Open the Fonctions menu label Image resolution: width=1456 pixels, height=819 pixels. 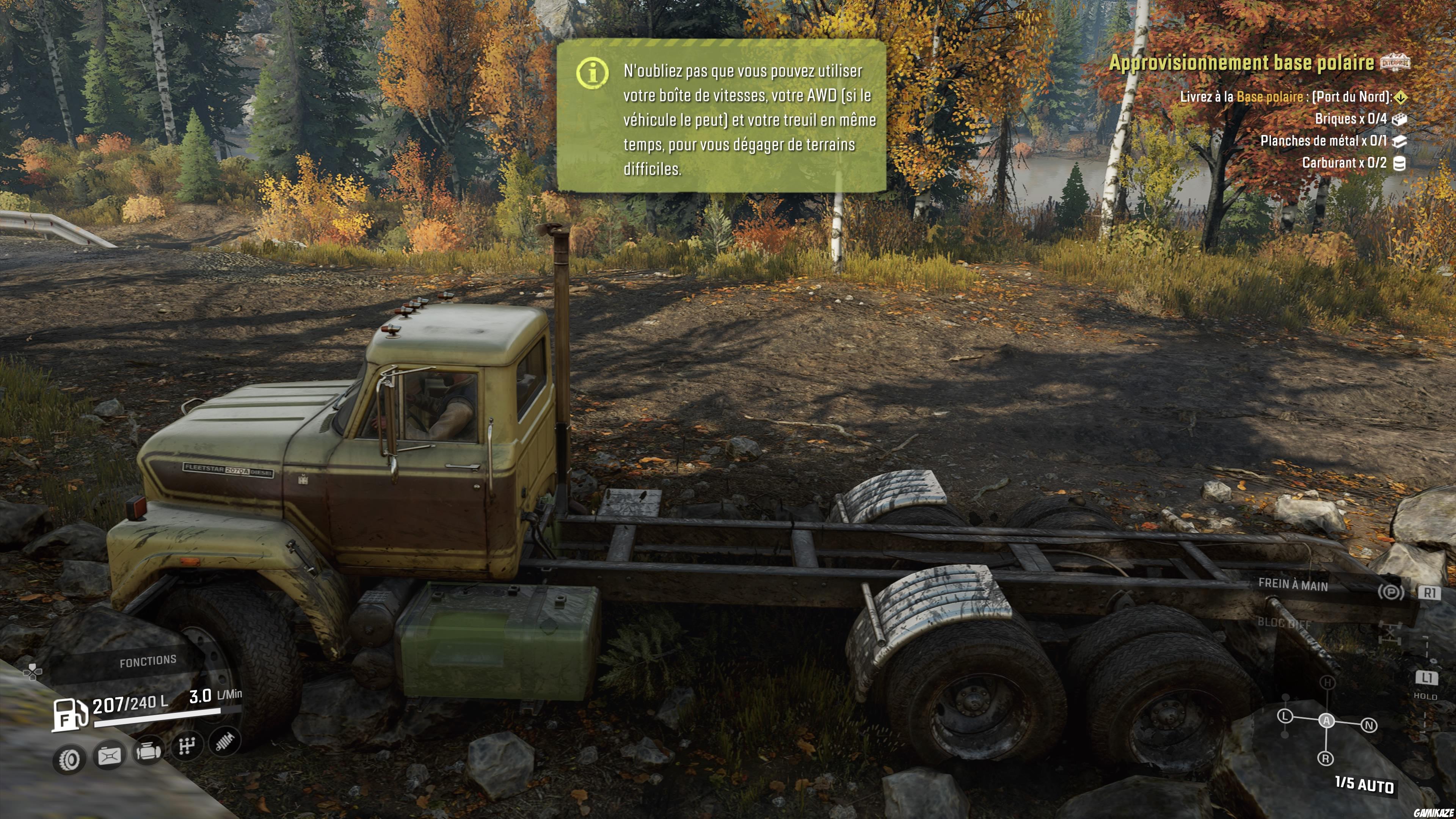(147, 661)
